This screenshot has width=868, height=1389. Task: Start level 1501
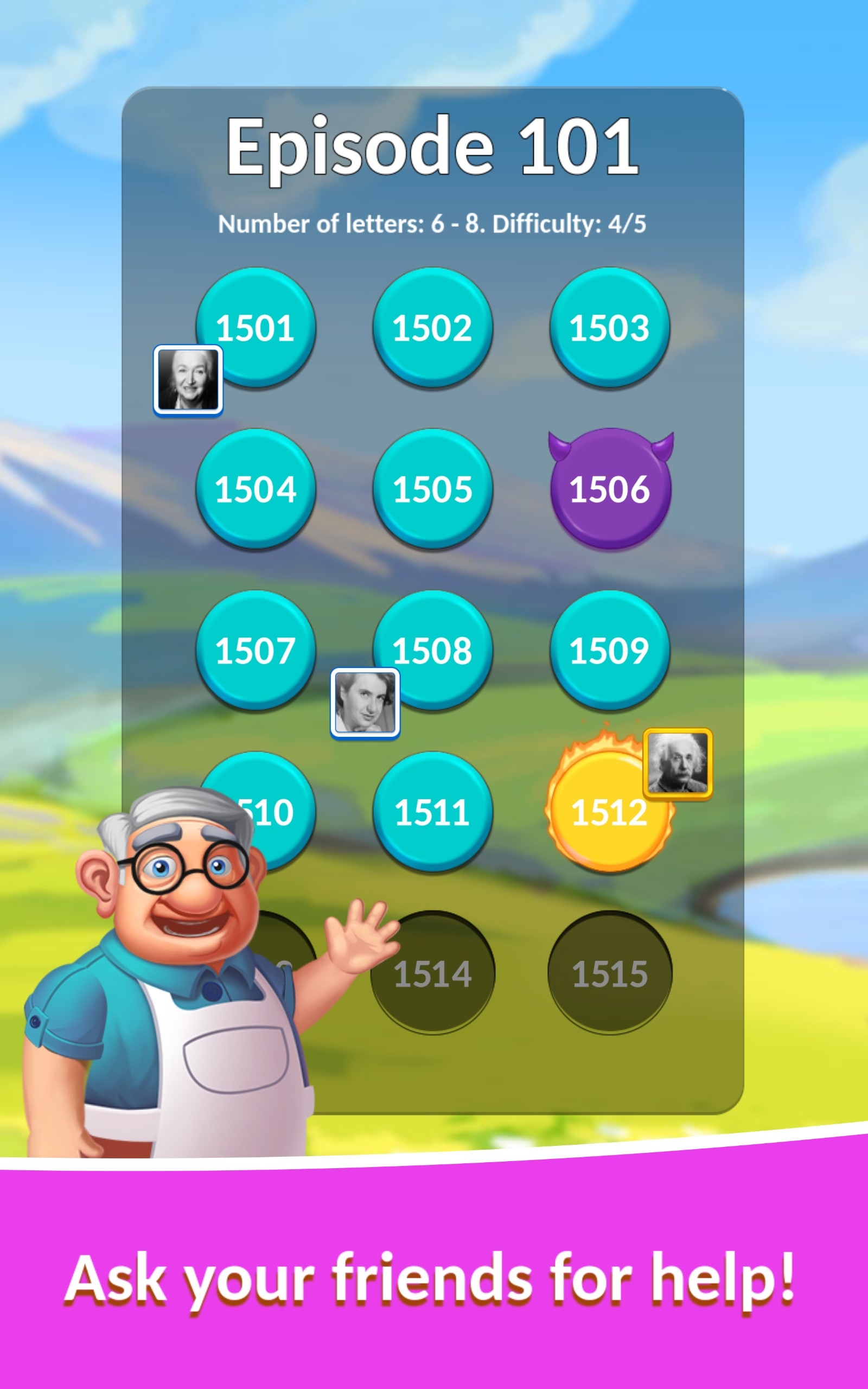[x=257, y=327]
